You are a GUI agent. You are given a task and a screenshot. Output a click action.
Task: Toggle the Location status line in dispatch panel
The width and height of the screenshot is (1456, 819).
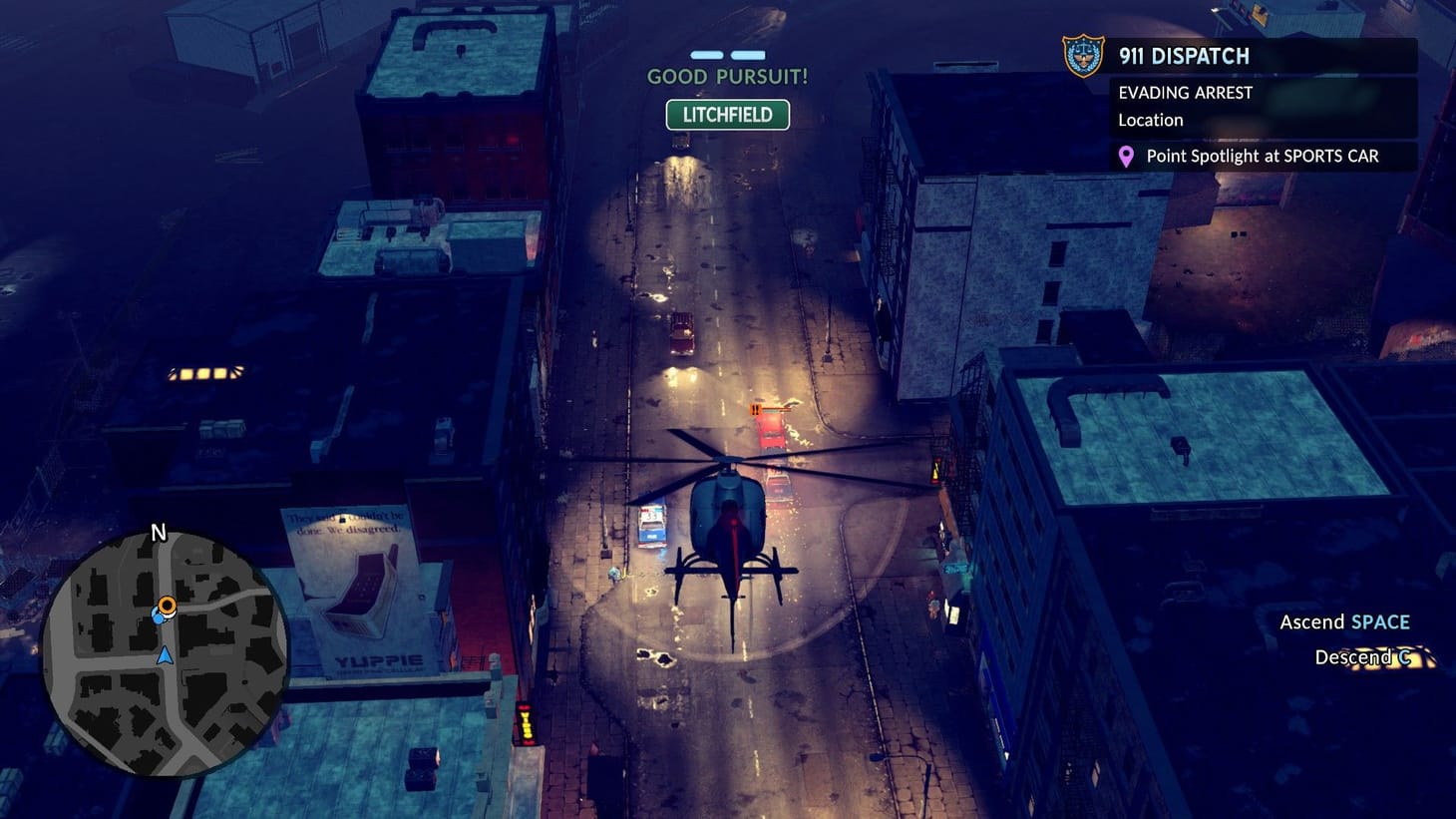click(1150, 120)
